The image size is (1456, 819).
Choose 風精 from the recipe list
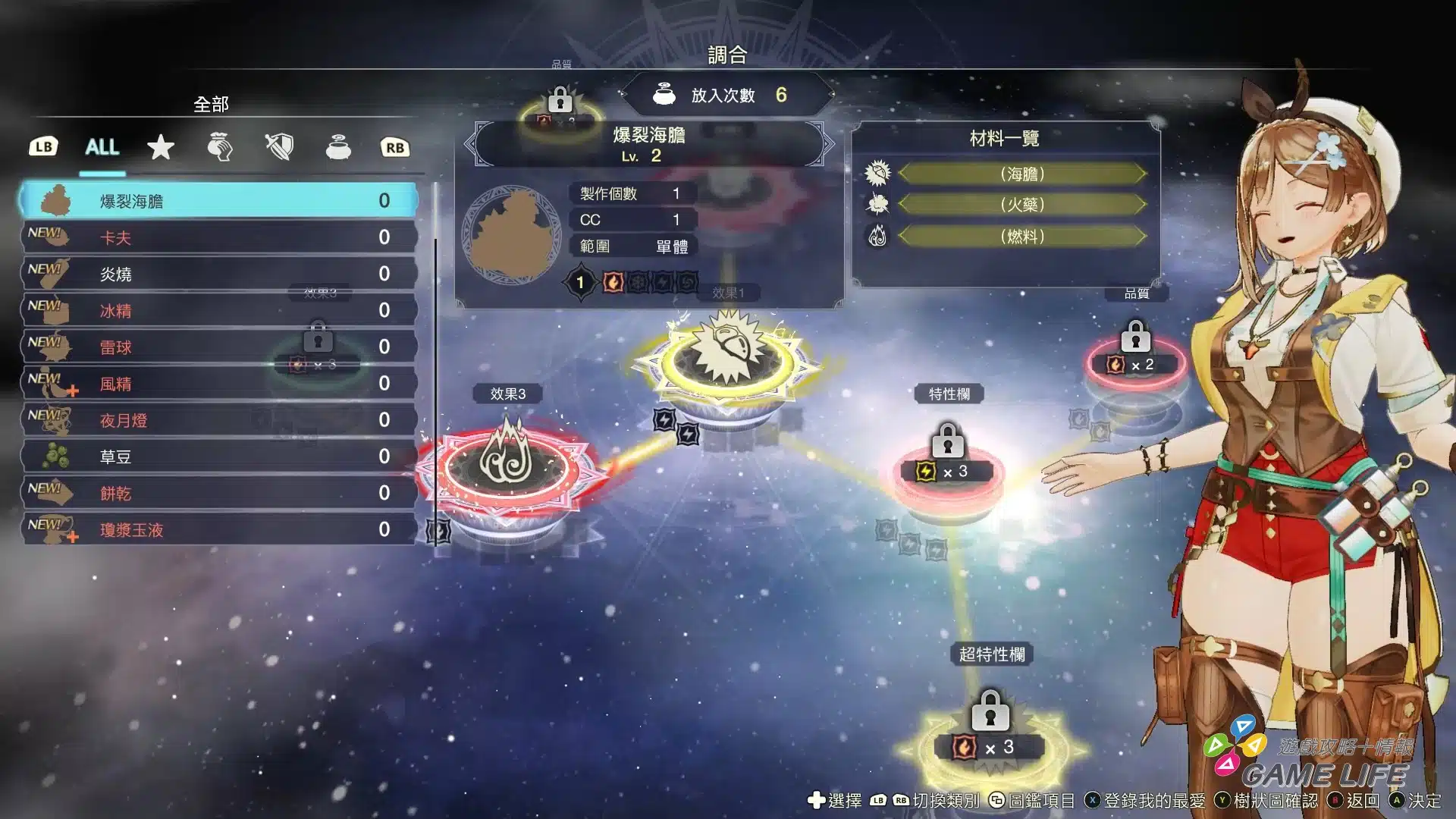pos(218,384)
